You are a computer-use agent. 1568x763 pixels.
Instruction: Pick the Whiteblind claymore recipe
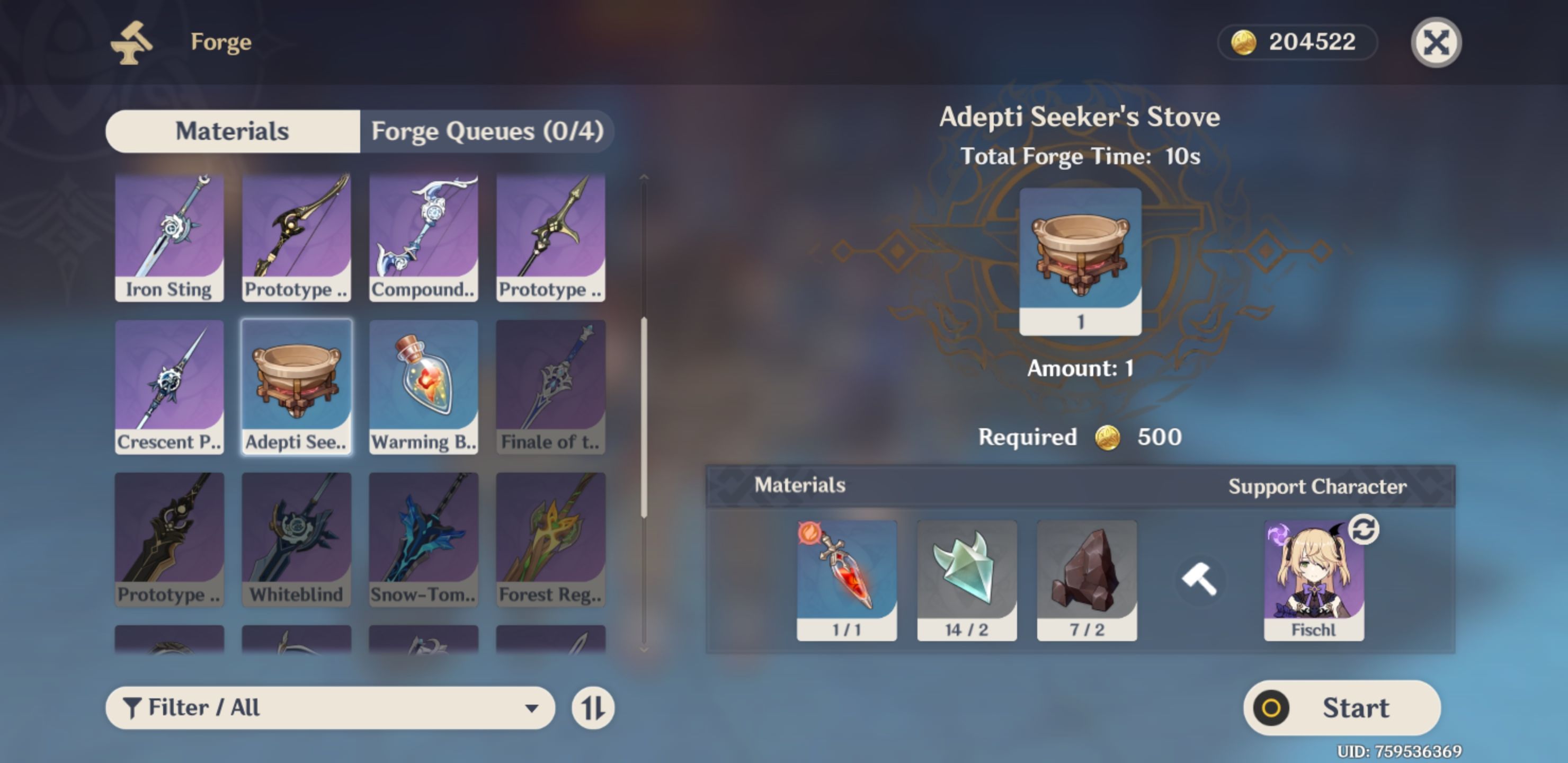point(297,539)
